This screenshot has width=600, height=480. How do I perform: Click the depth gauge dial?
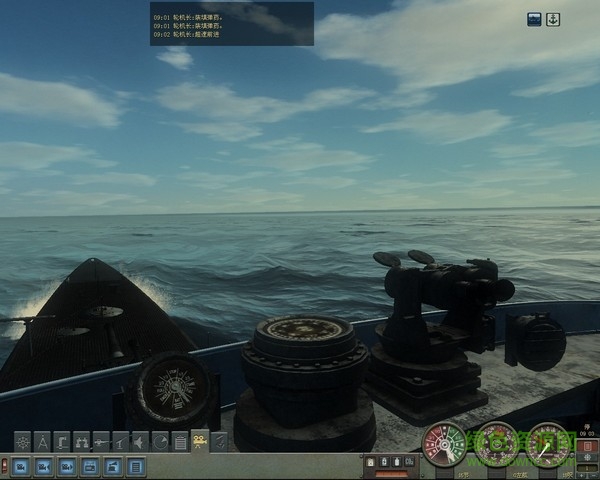(548, 445)
